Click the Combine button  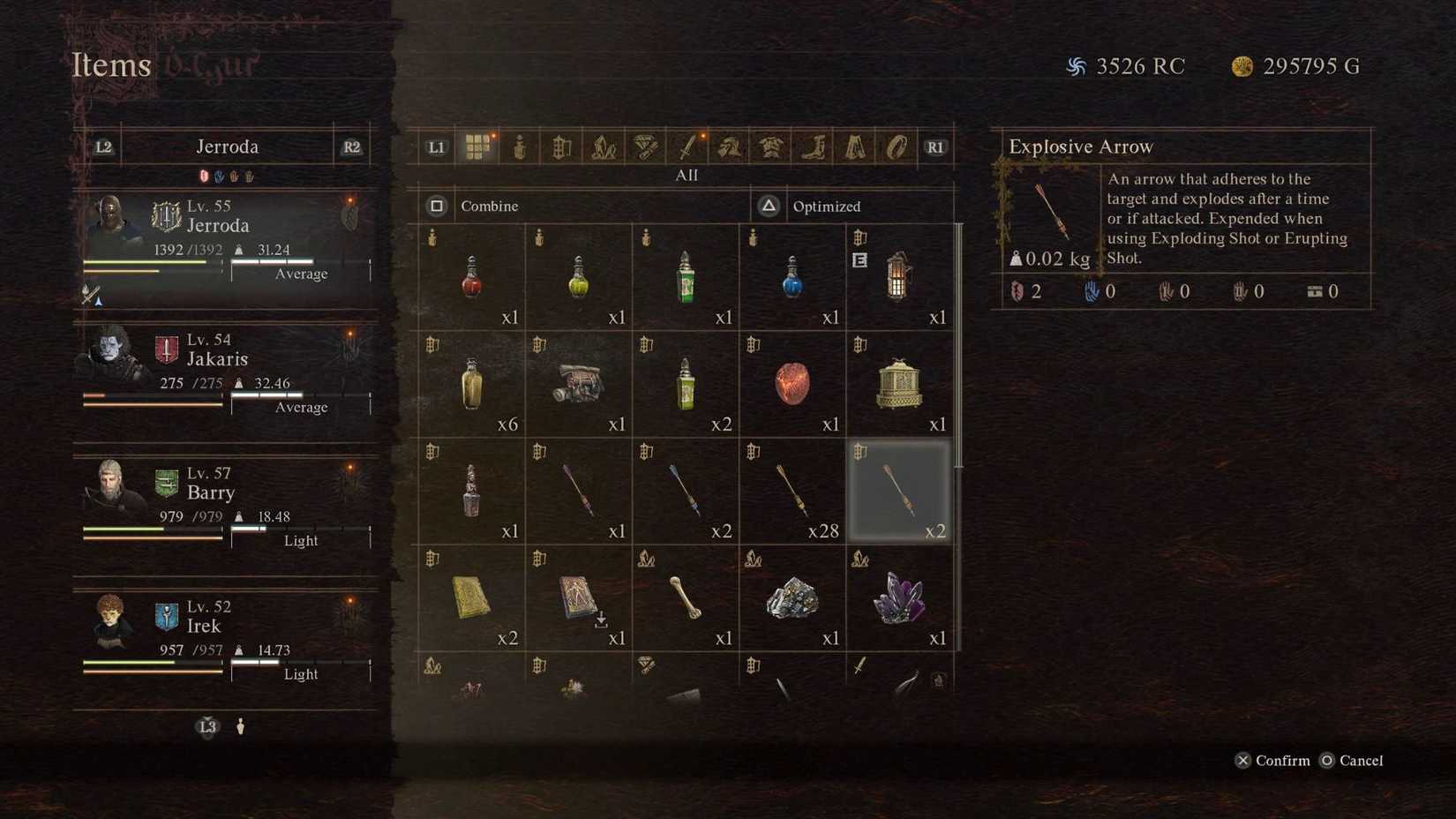[489, 206]
